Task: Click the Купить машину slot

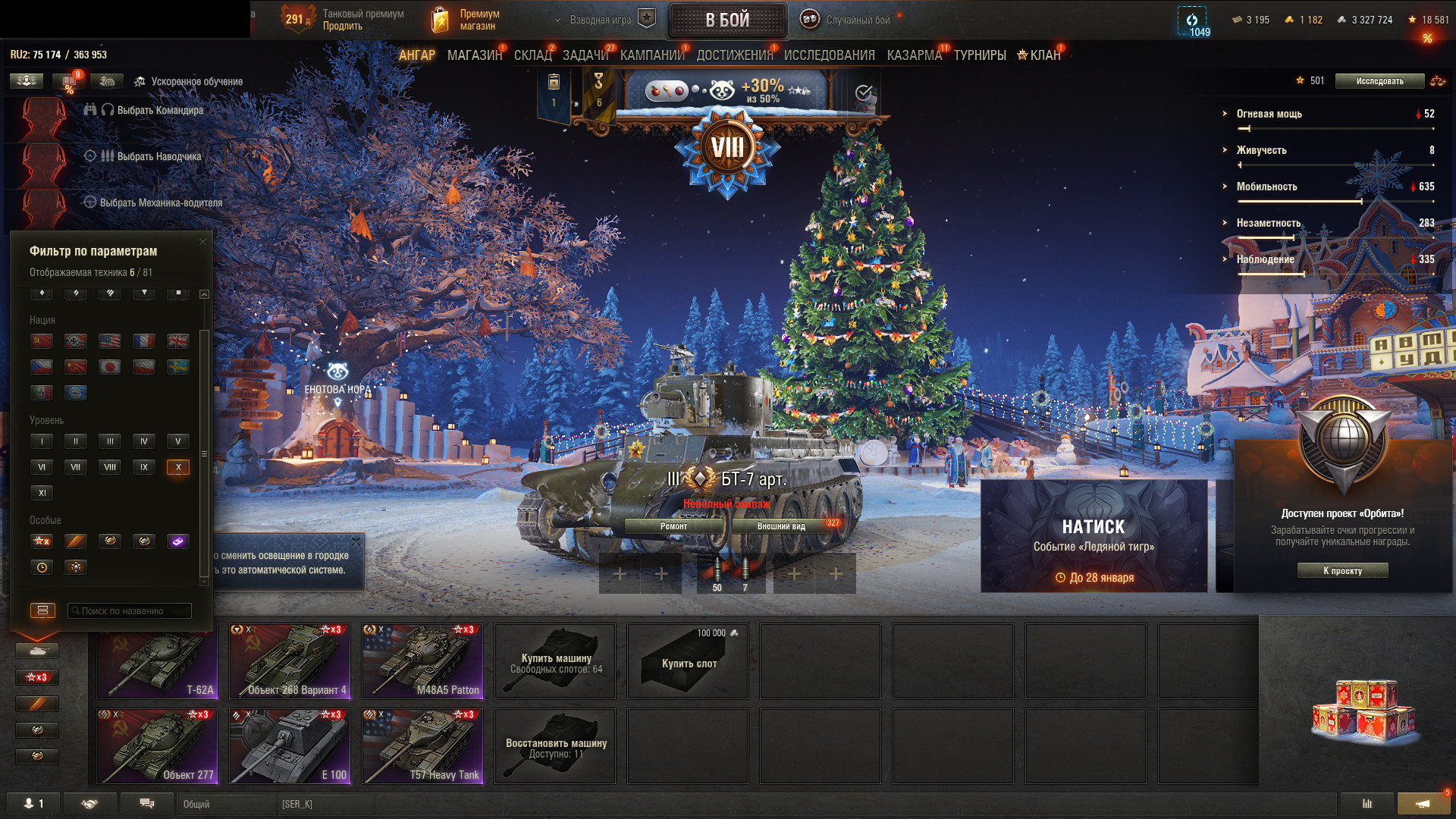Action: point(555,661)
